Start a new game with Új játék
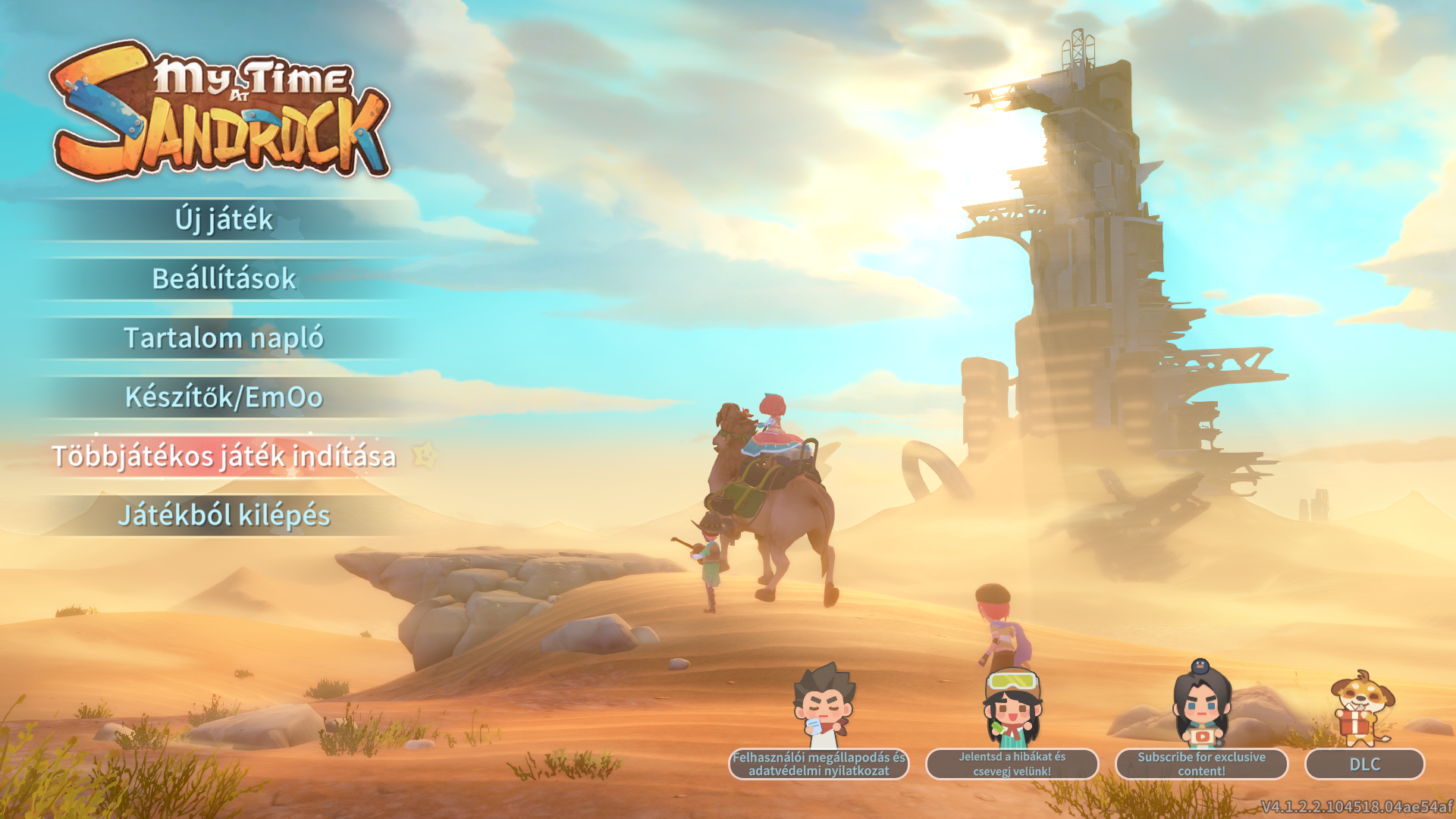Viewport: 1456px width, 819px height. (x=224, y=220)
